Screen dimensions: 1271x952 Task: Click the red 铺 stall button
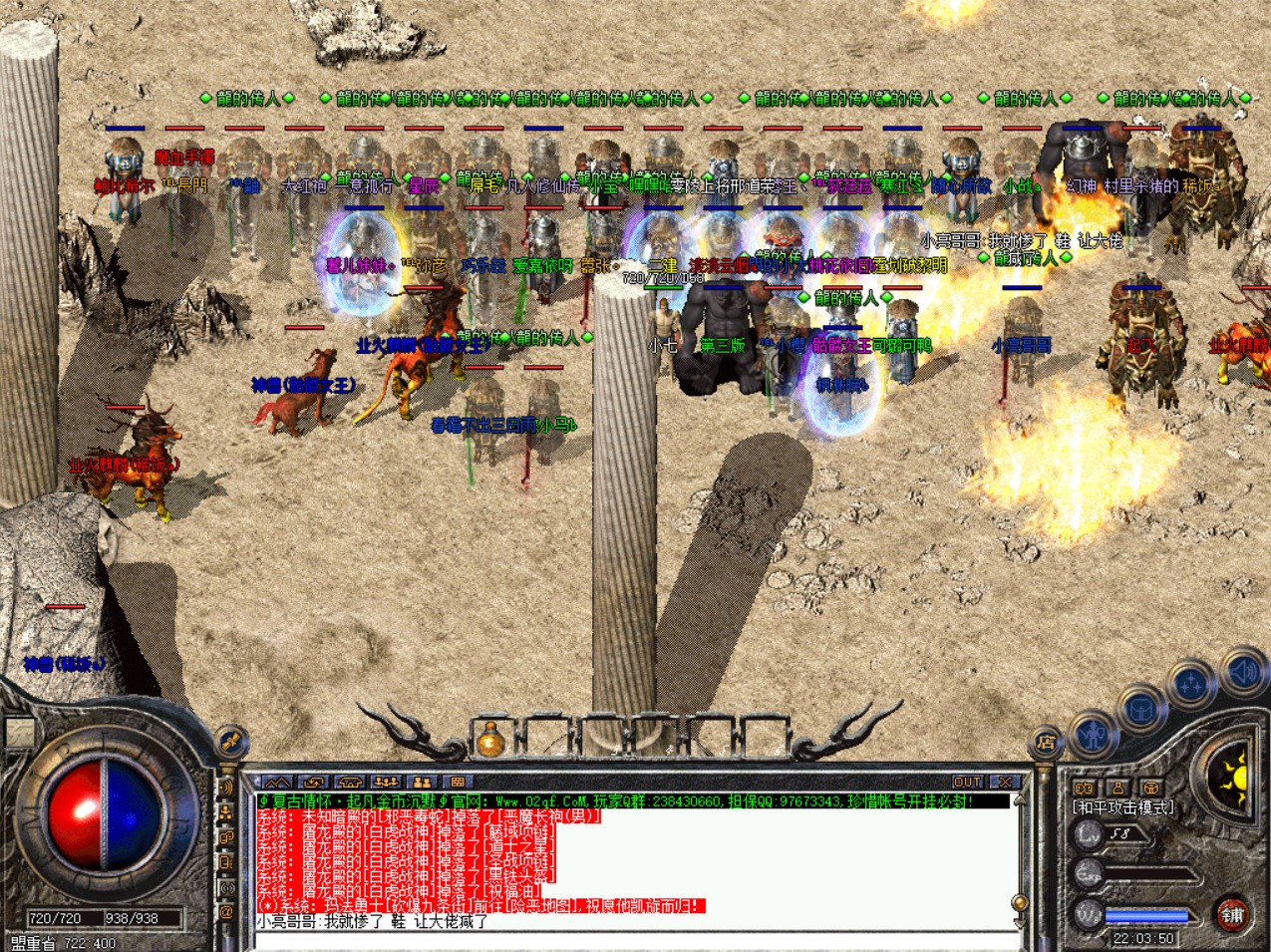tap(1233, 913)
